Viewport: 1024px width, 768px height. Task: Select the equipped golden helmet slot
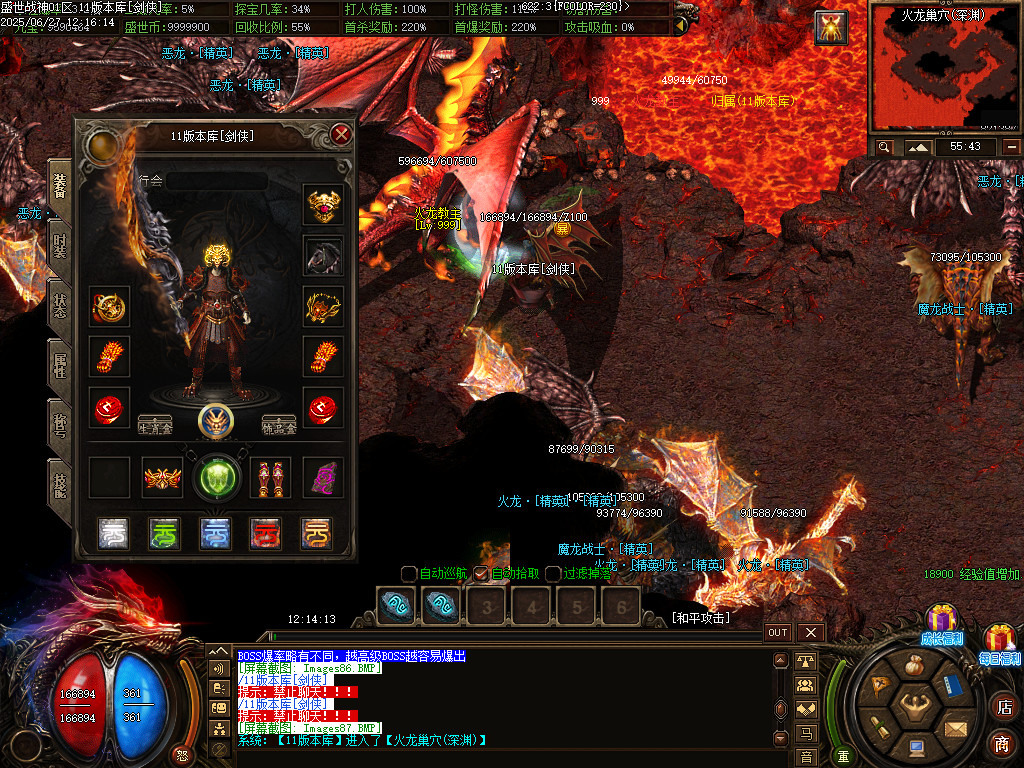tap(323, 205)
